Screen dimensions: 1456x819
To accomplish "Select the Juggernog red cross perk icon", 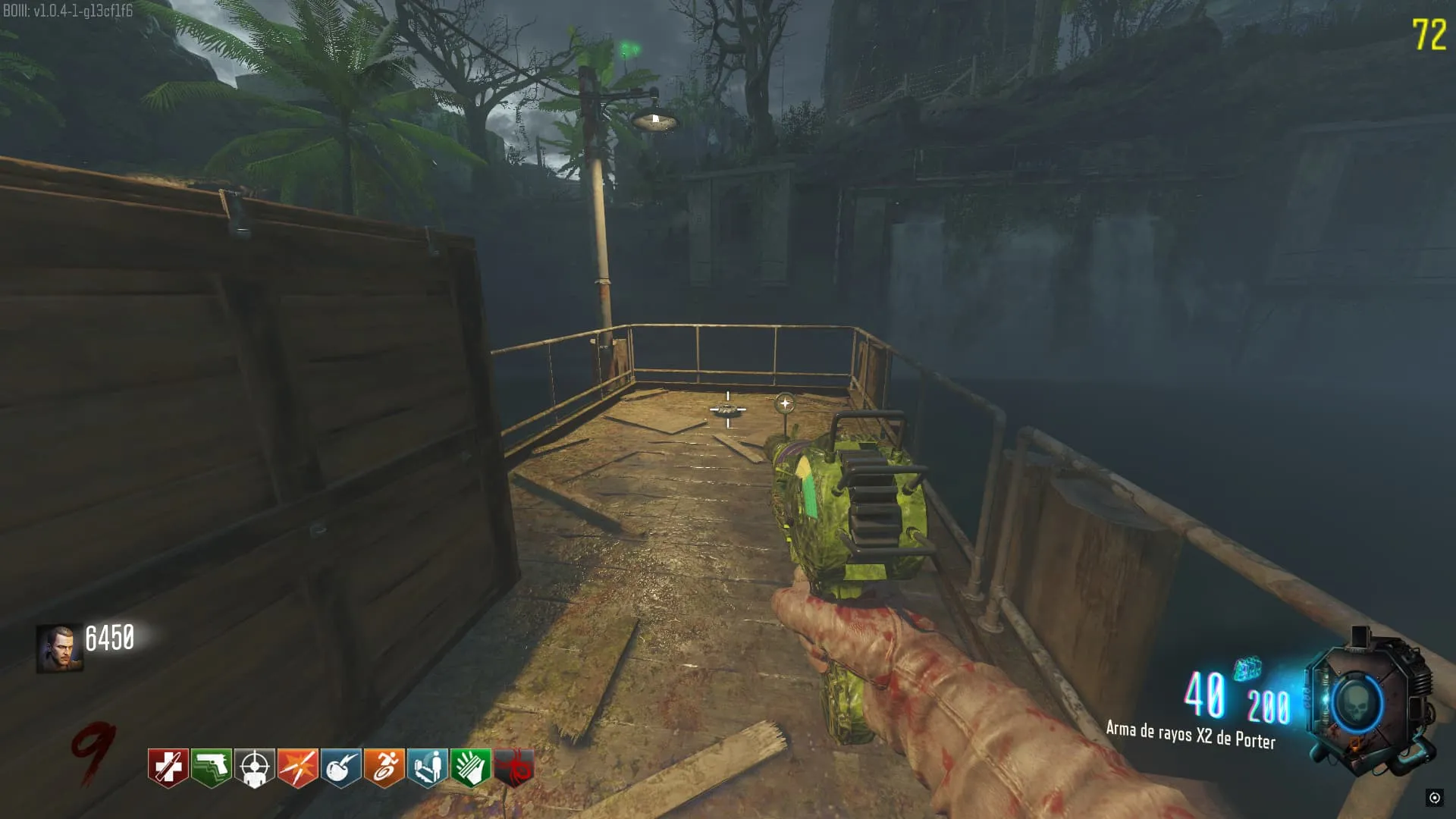I will click(168, 767).
